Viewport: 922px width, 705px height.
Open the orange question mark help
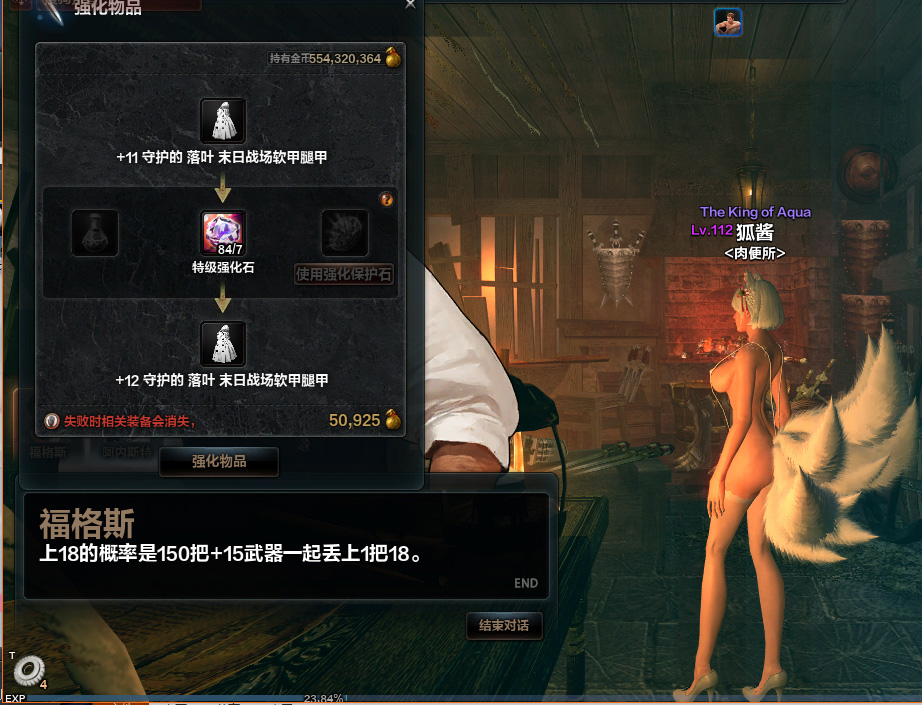(387, 200)
